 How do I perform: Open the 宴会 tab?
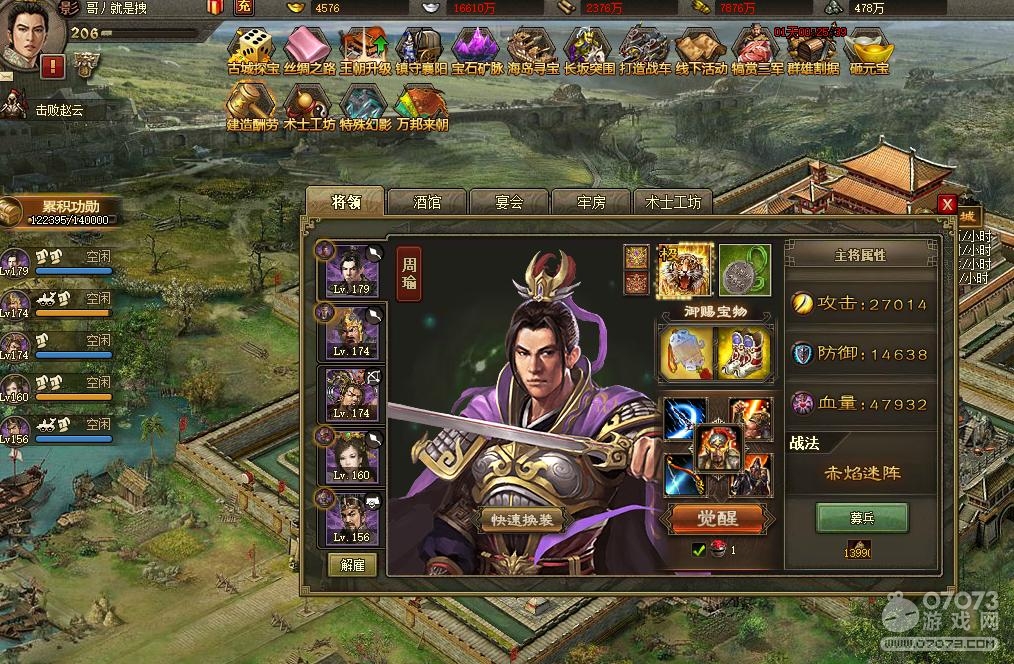pos(509,202)
